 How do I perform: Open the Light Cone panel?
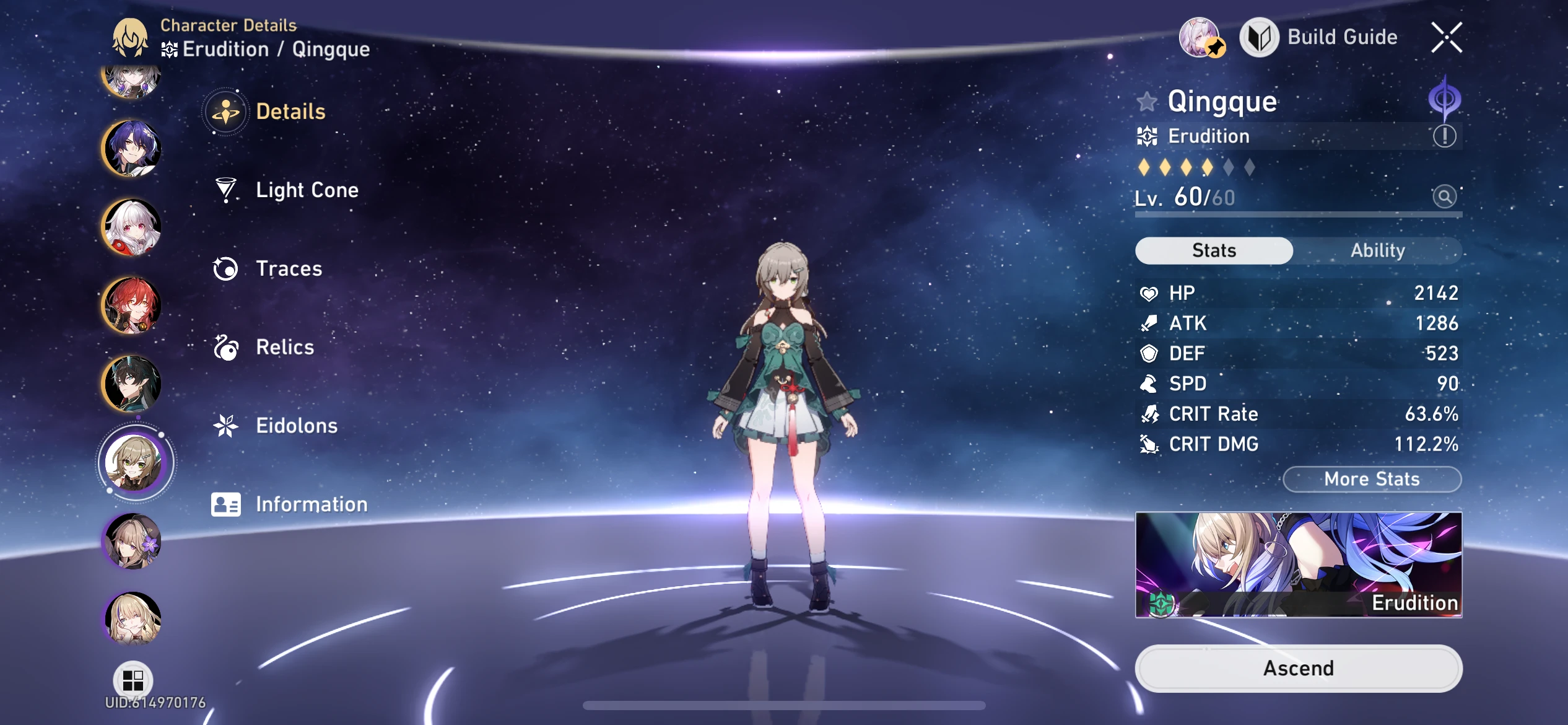pos(307,190)
